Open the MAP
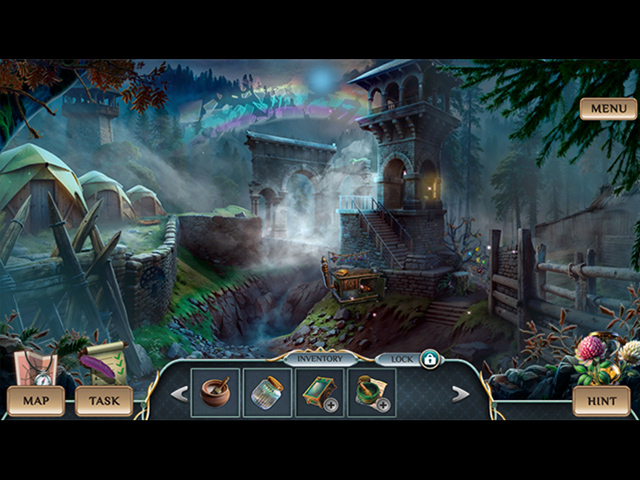Image resolution: width=640 pixels, height=480 pixels. [x=36, y=401]
